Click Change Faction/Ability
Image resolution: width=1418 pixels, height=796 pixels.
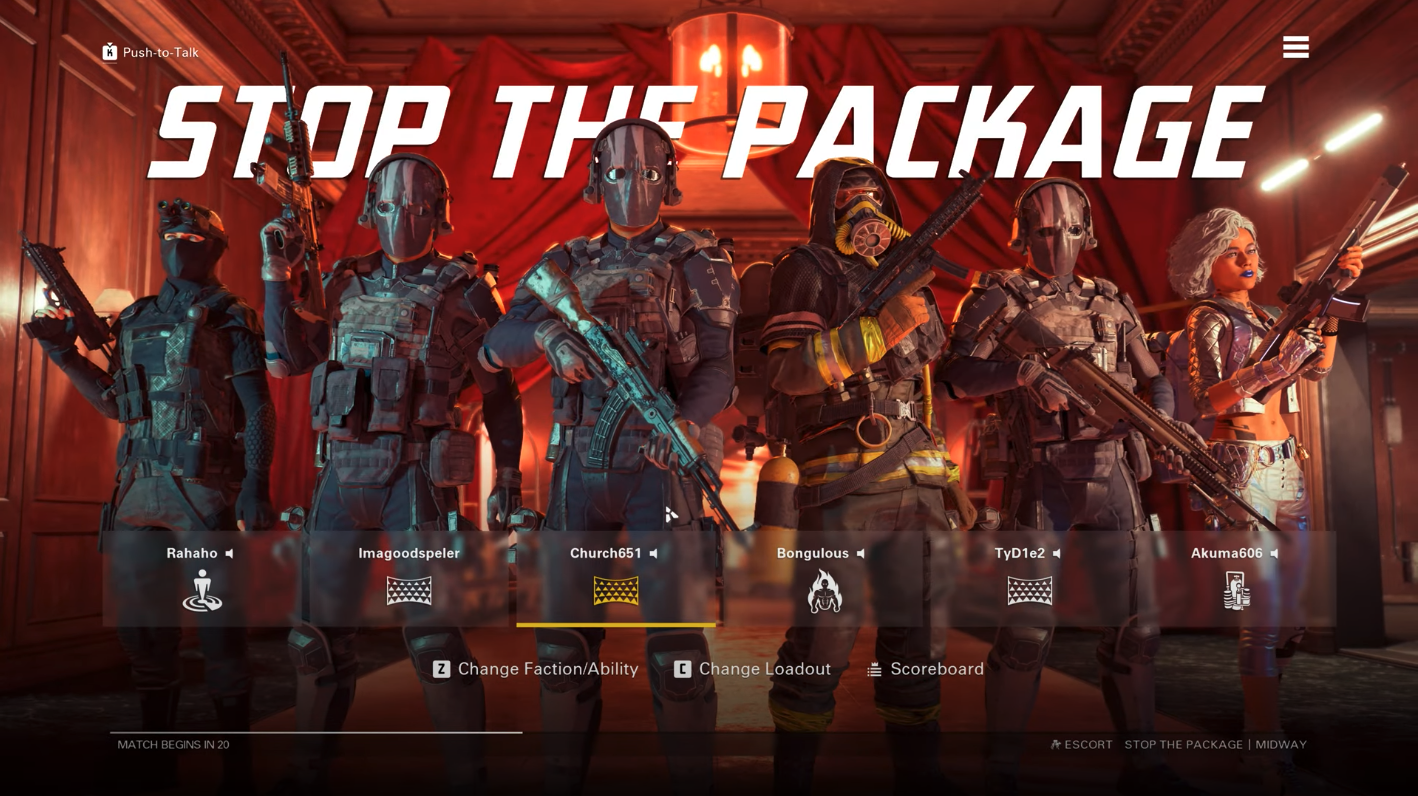pyautogui.click(x=536, y=669)
